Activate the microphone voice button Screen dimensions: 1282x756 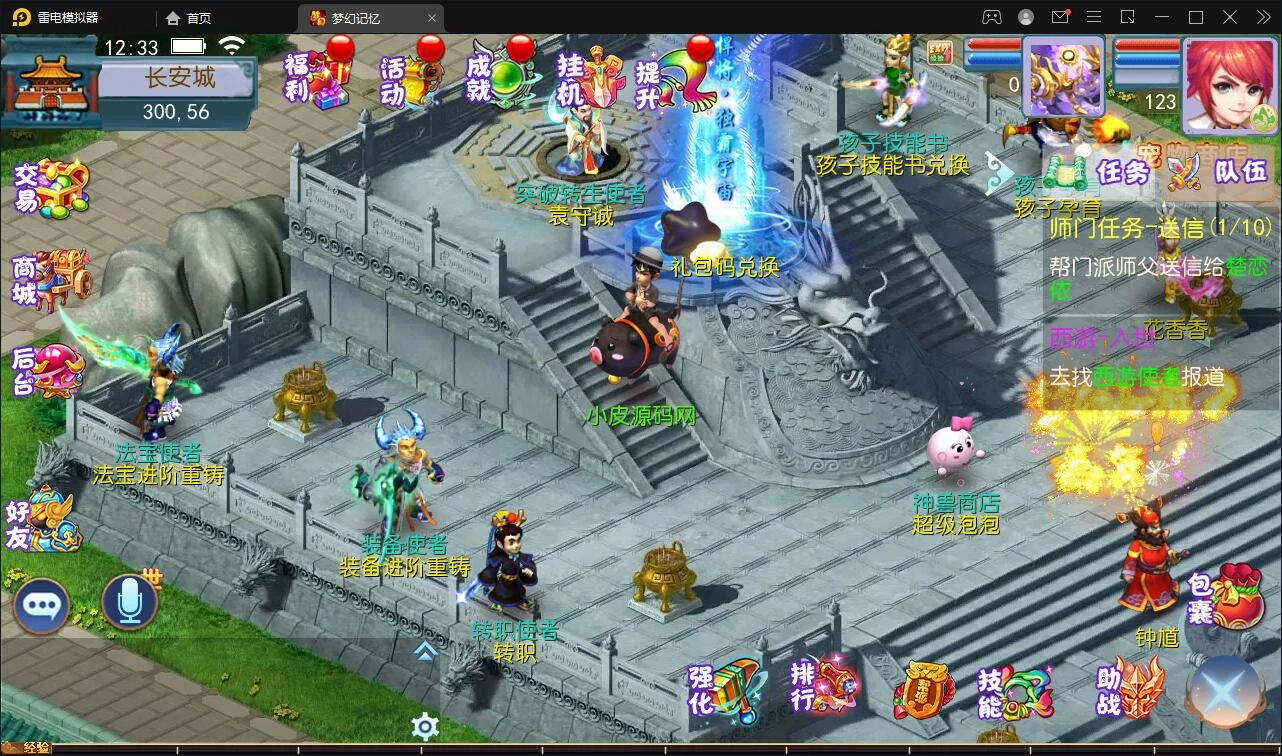coord(130,602)
